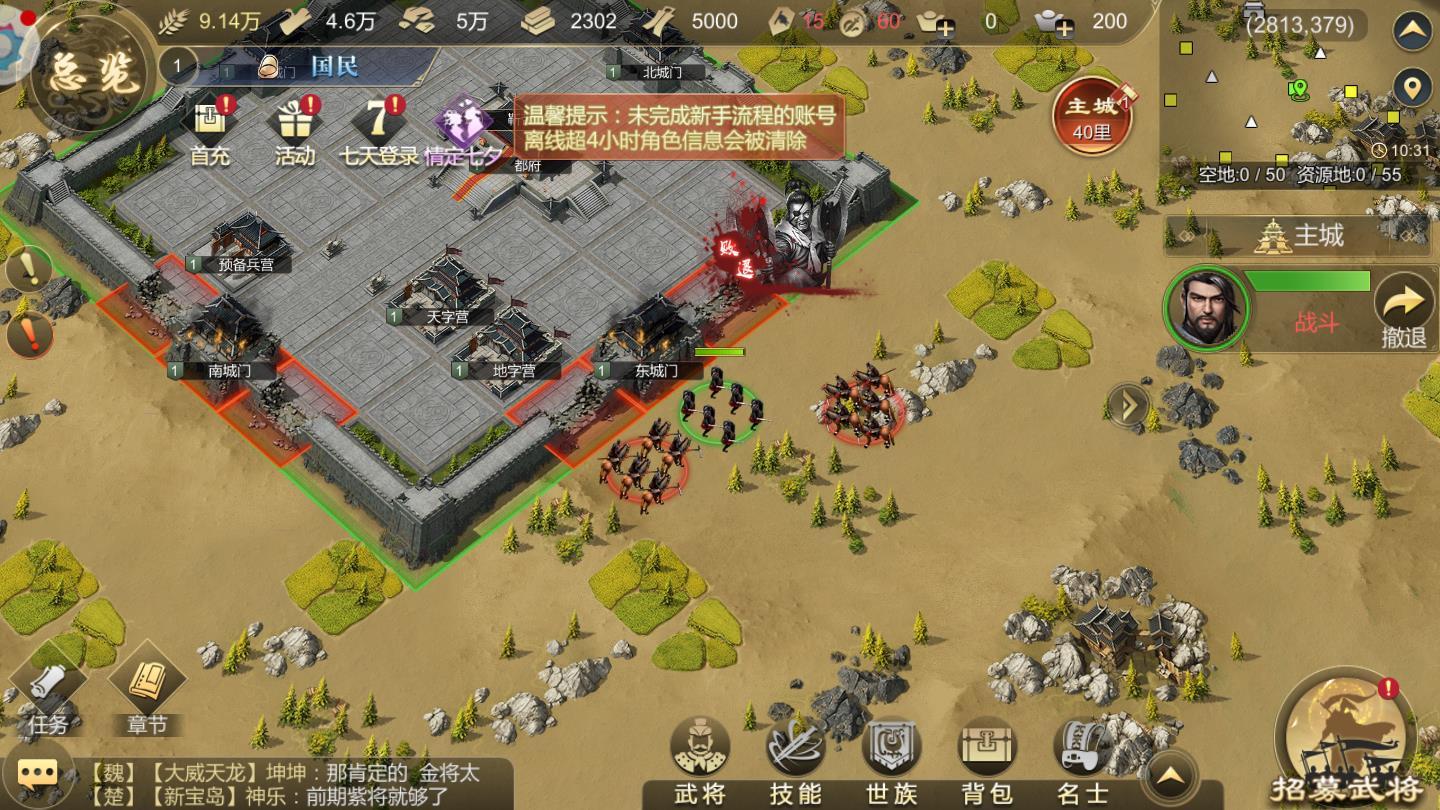The height and width of the screenshot is (810, 1440).
Task: Collapse the minimap with the up-arrow button
Action: pyautogui.click(x=1412, y=31)
